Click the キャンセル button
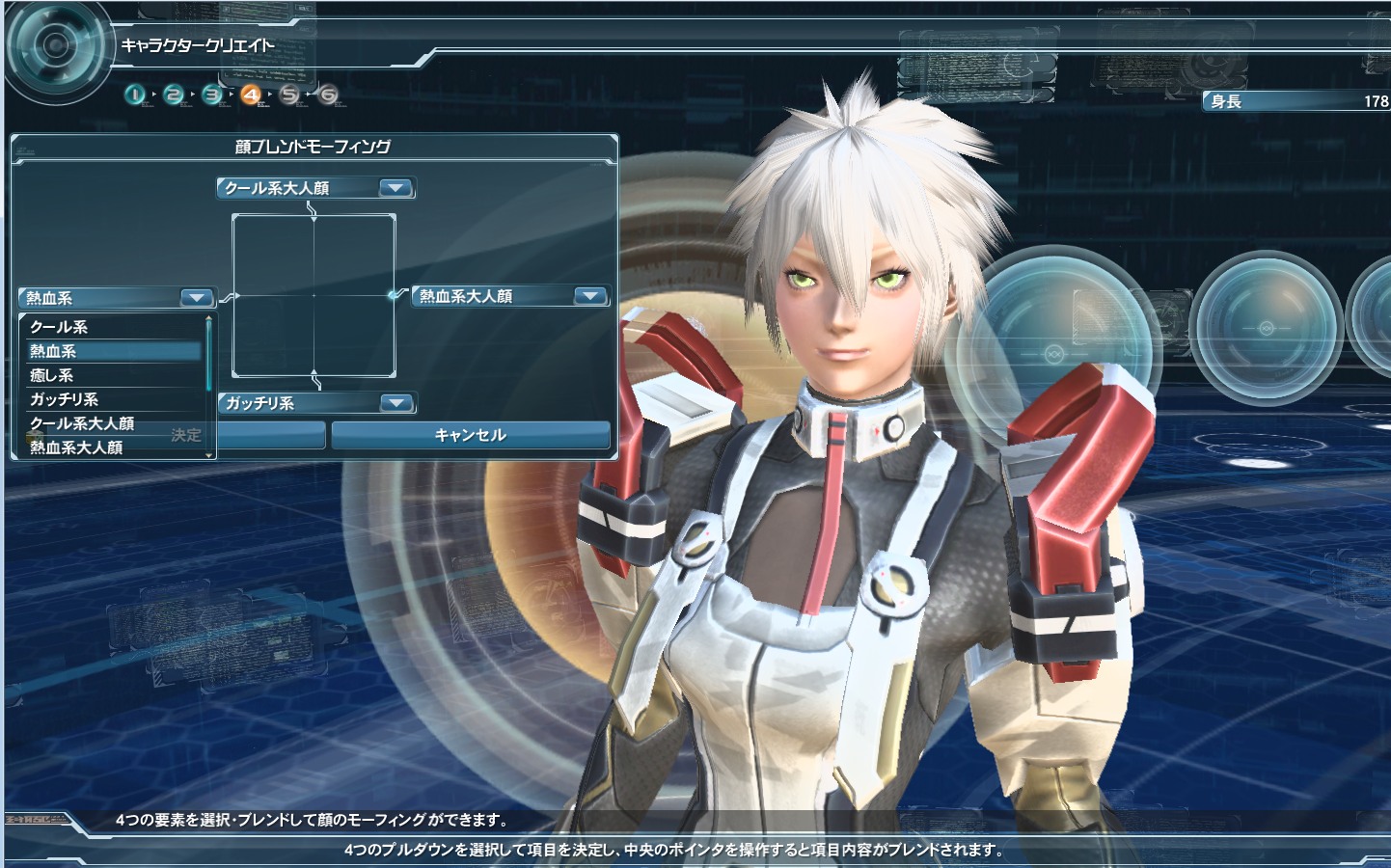Viewport: 1391px width, 868px height. pyautogui.click(x=471, y=435)
